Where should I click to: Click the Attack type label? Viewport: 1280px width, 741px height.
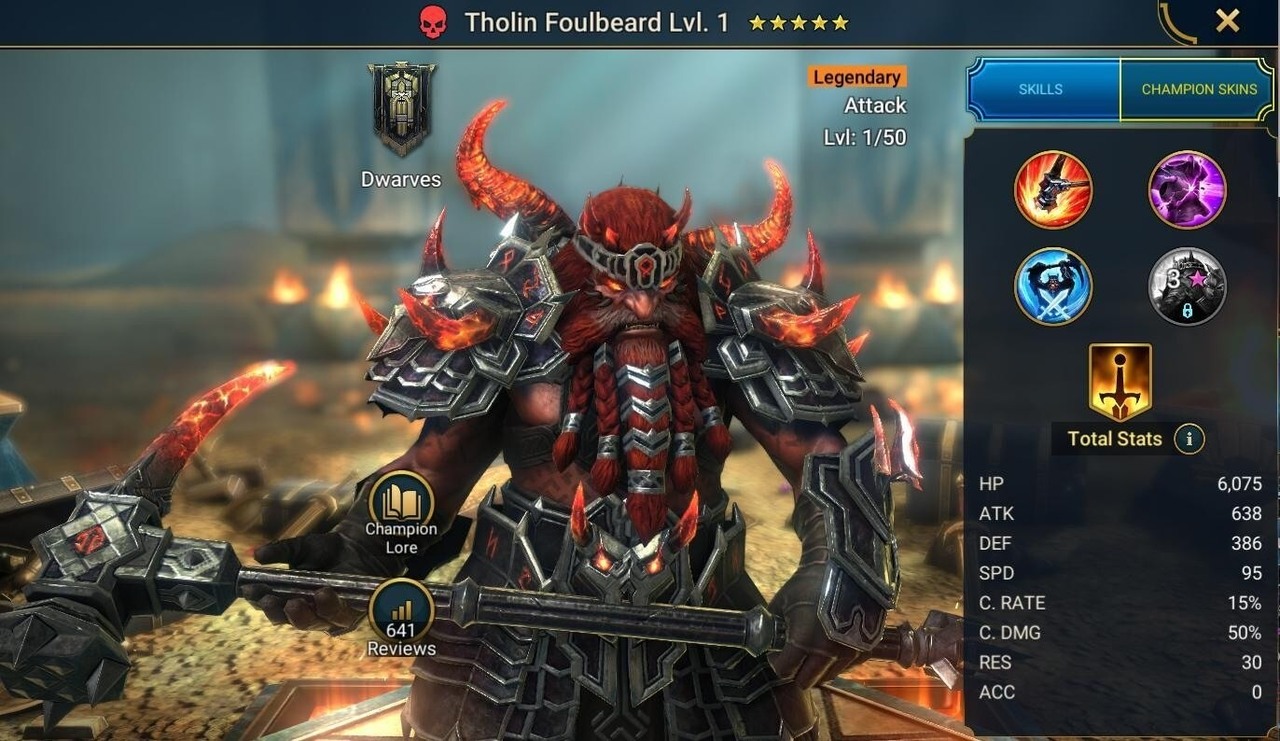[874, 104]
